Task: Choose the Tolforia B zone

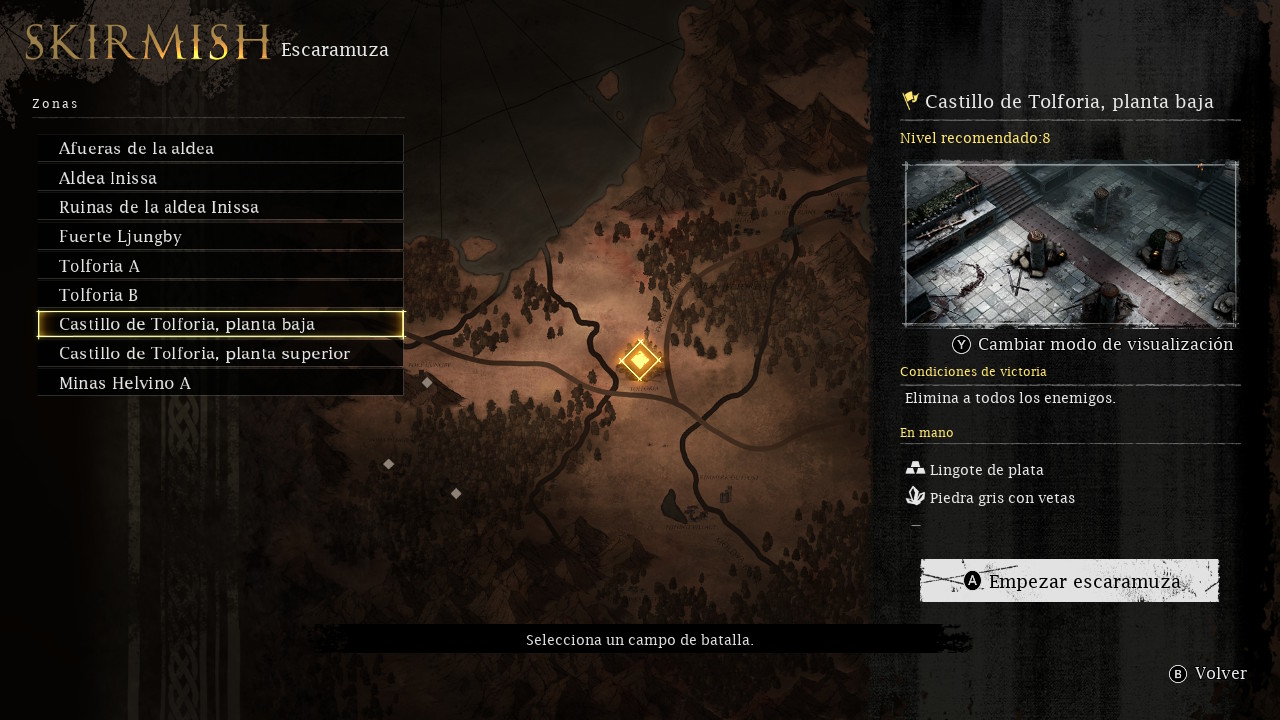Action: (x=220, y=295)
